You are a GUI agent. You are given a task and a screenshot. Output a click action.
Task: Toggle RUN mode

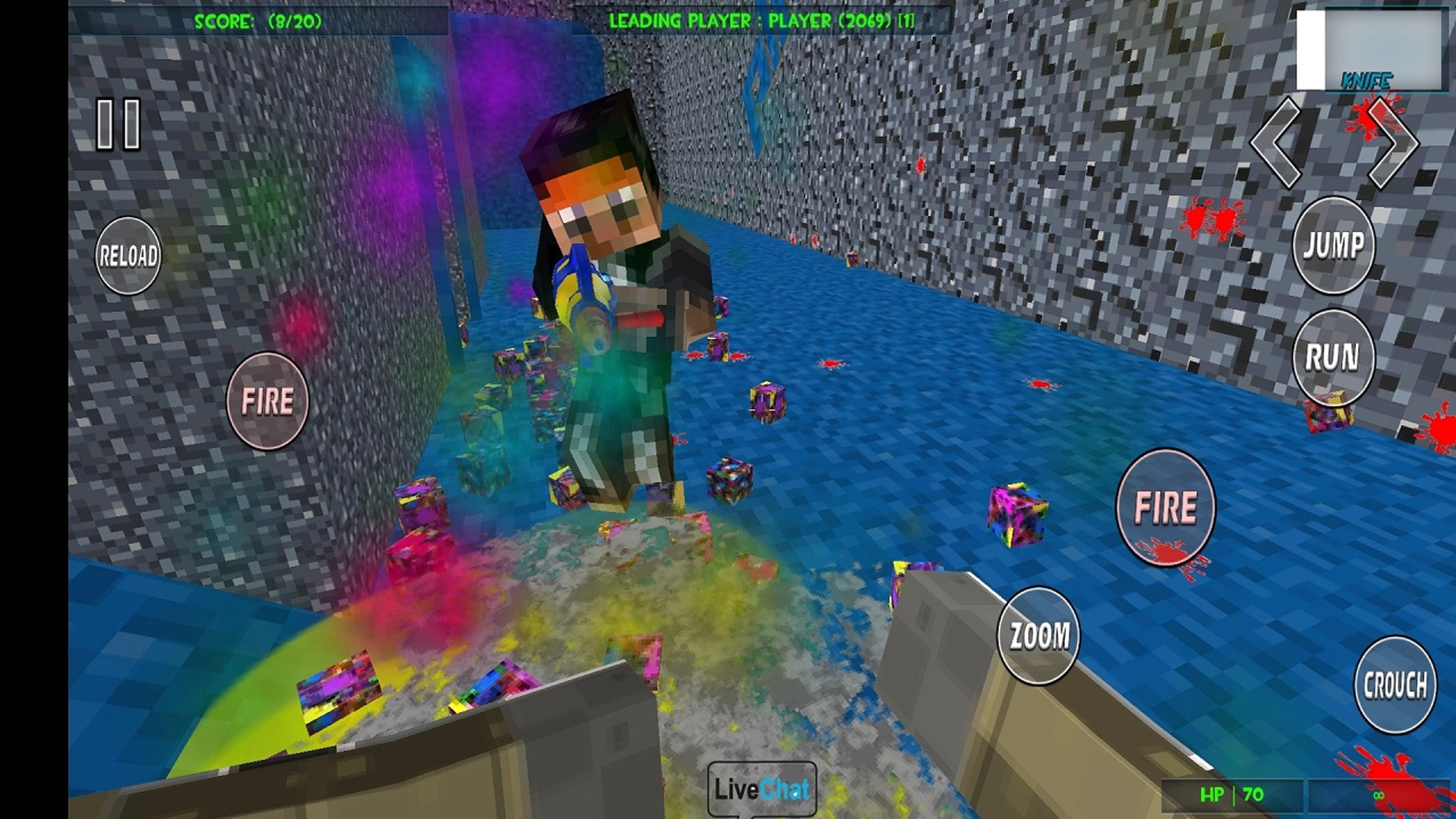[x=1334, y=356]
